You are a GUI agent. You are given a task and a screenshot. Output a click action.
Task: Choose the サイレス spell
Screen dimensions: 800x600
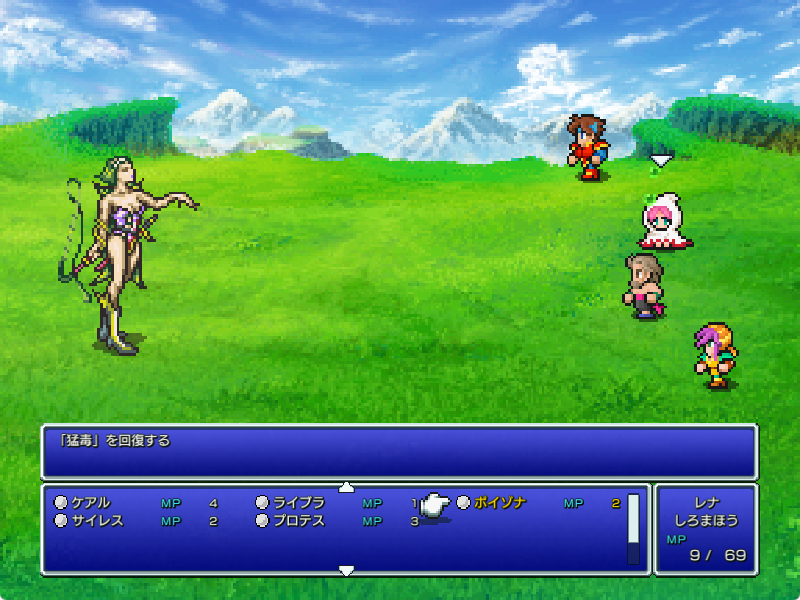click(x=96, y=521)
